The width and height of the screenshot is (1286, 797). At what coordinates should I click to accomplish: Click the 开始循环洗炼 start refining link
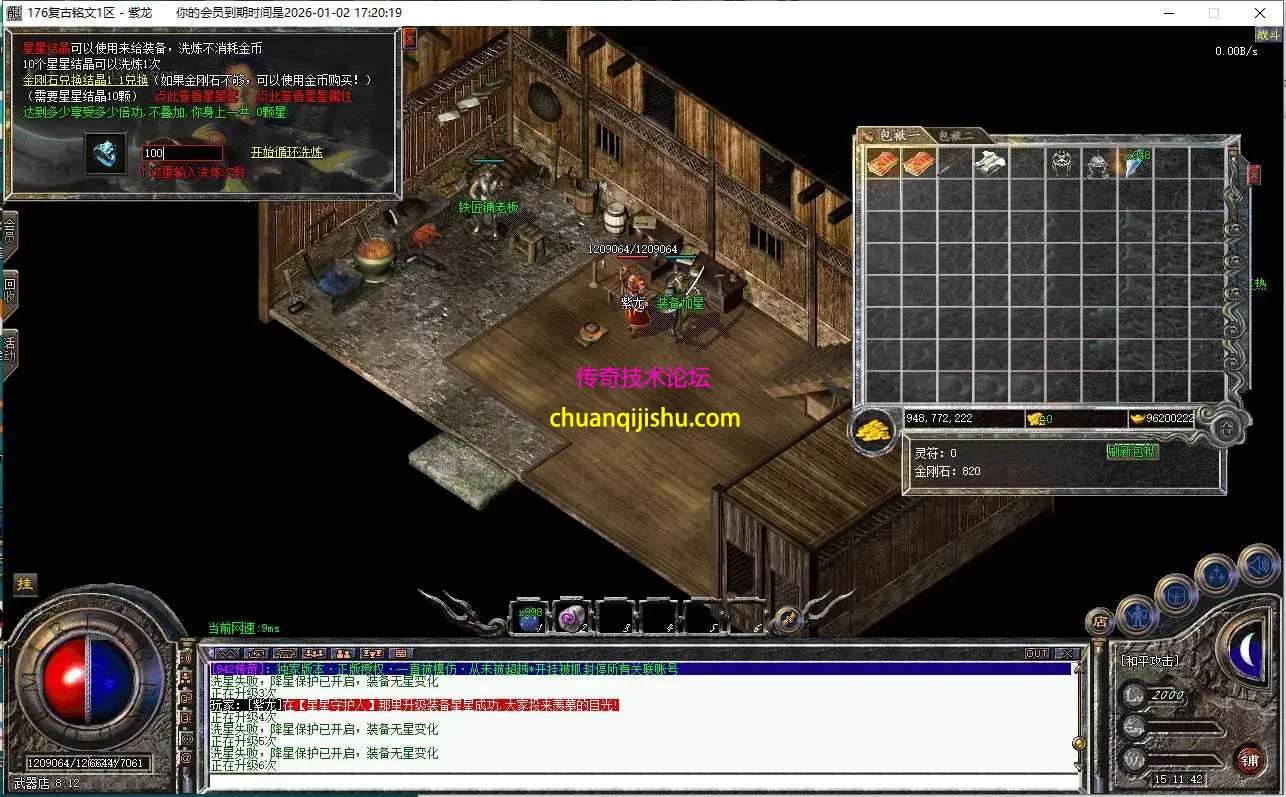click(x=286, y=153)
